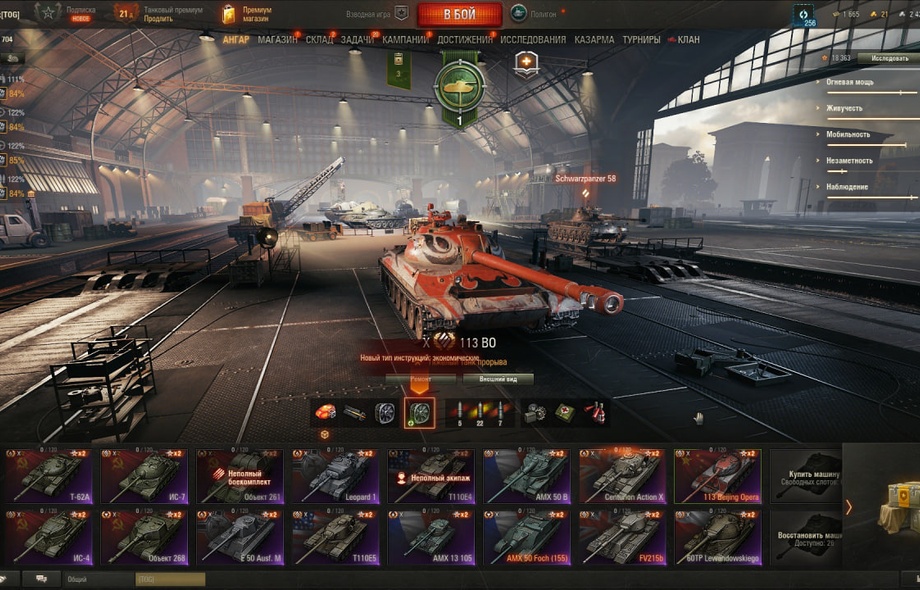Go to the ЗАДАЧИ missions tab
Screen dimensions: 920x590
tap(358, 40)
